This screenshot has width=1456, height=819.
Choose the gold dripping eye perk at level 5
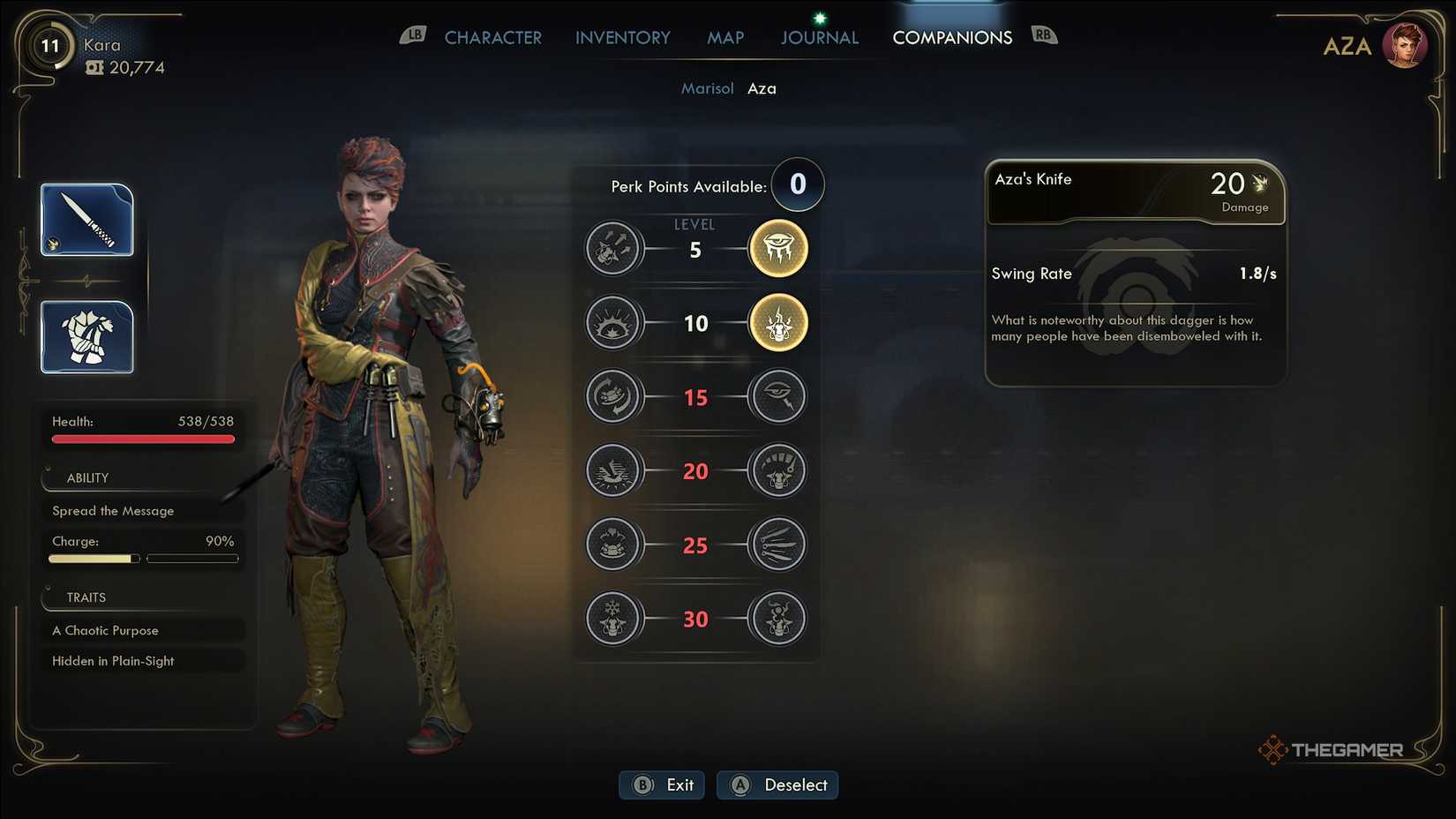[x=778, y=249]
